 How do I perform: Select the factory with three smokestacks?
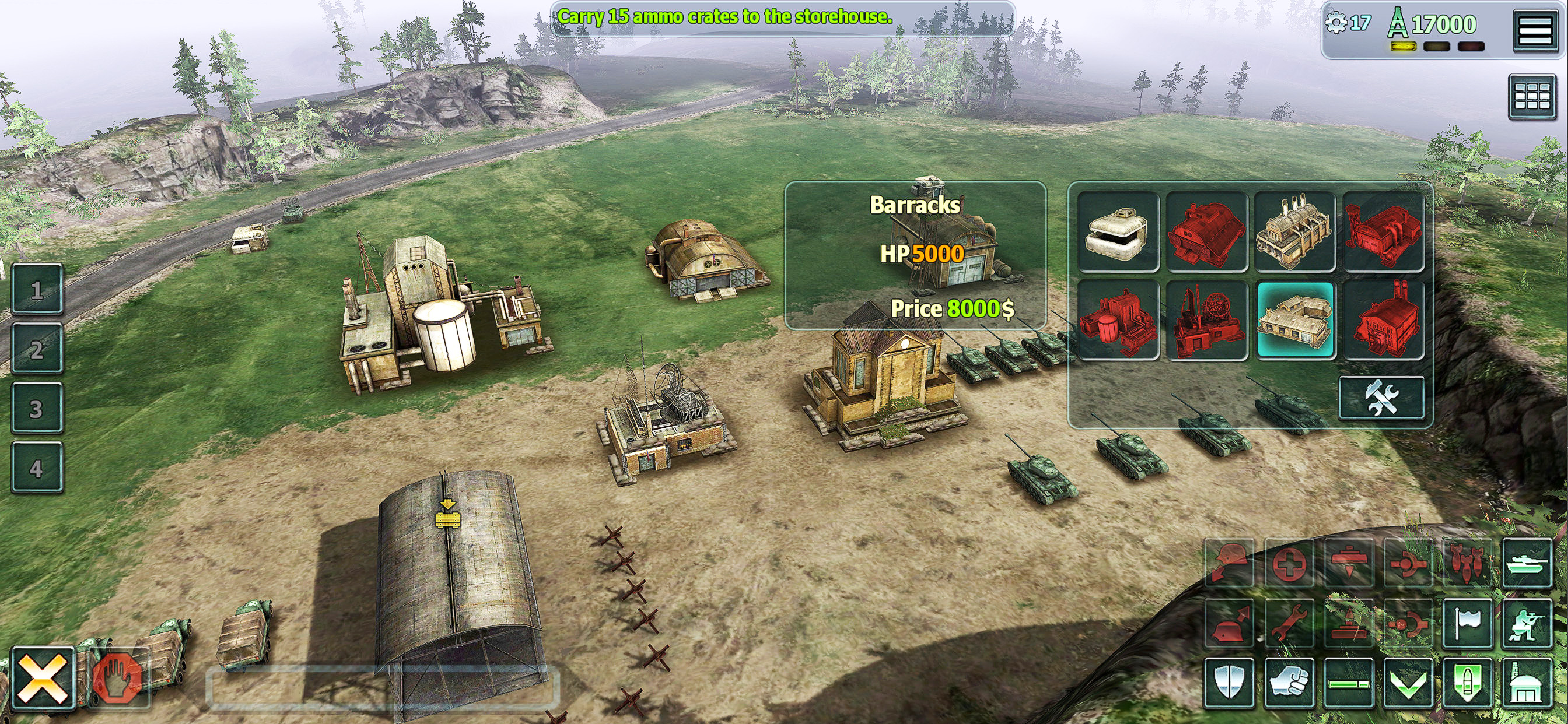pos(1294,231)
